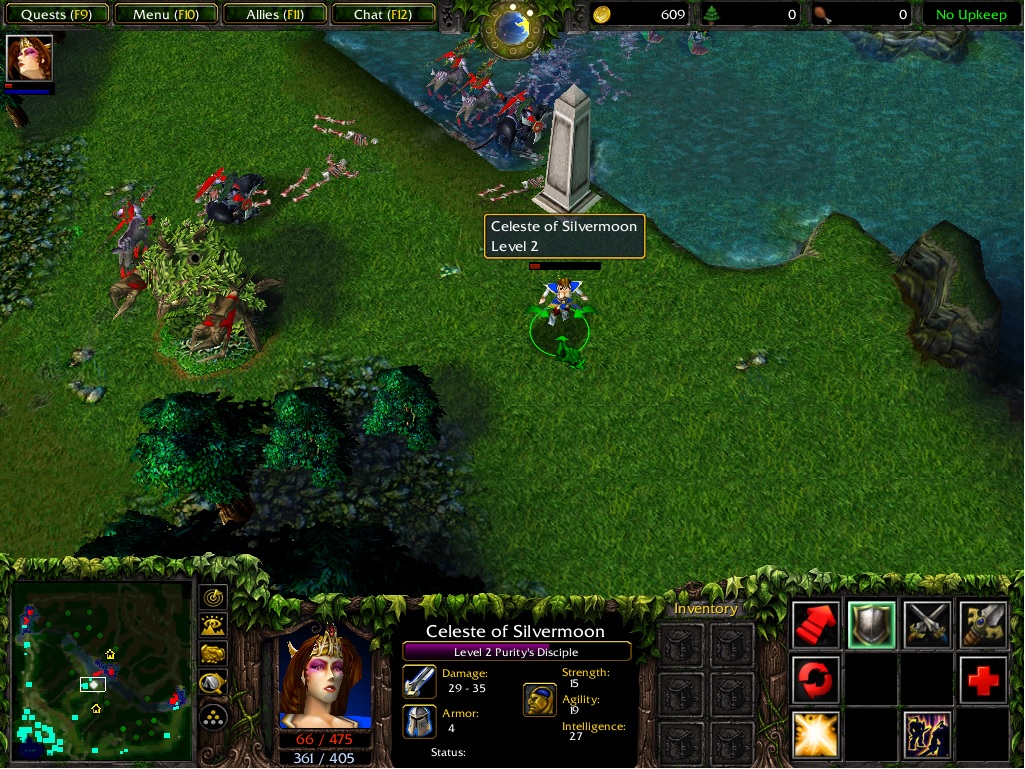Click Celeste's large hero portrait
This screenshot has width=1025, height=769.
324,678
